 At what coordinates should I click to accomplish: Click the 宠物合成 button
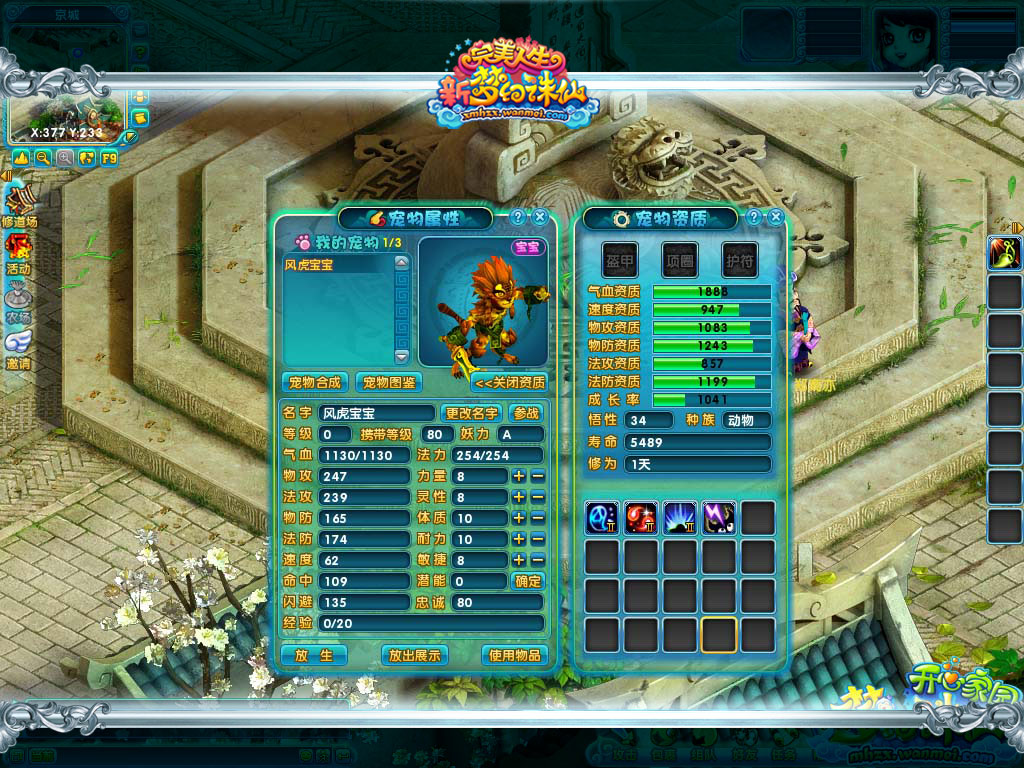point(314,382)
